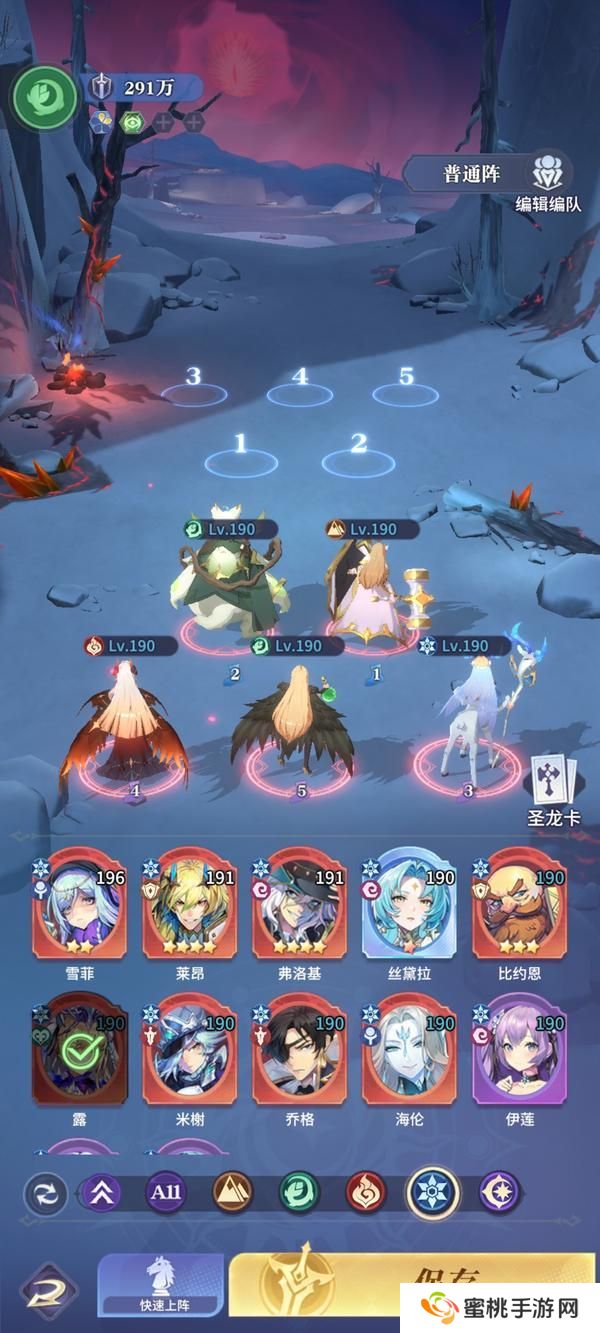Select hero 雪菲 from the roster

79,903
